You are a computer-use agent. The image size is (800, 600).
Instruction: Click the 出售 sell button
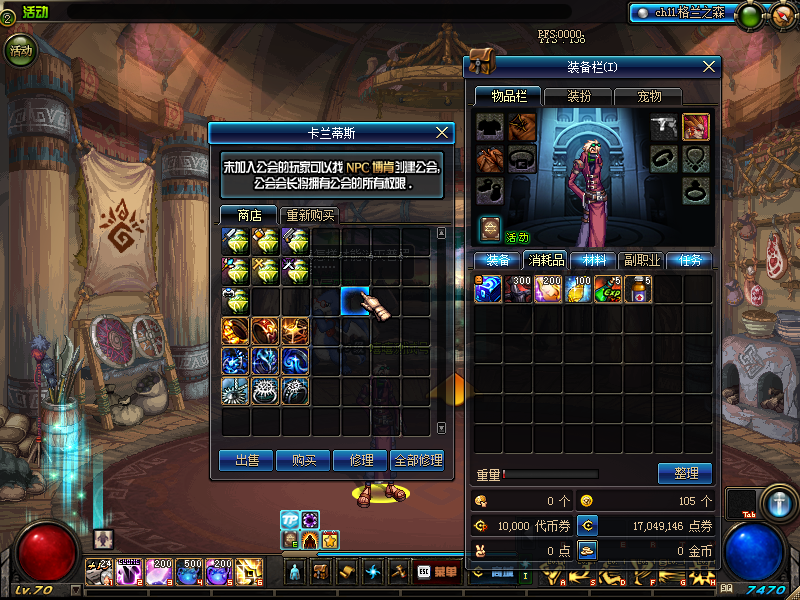coord(247,460)
